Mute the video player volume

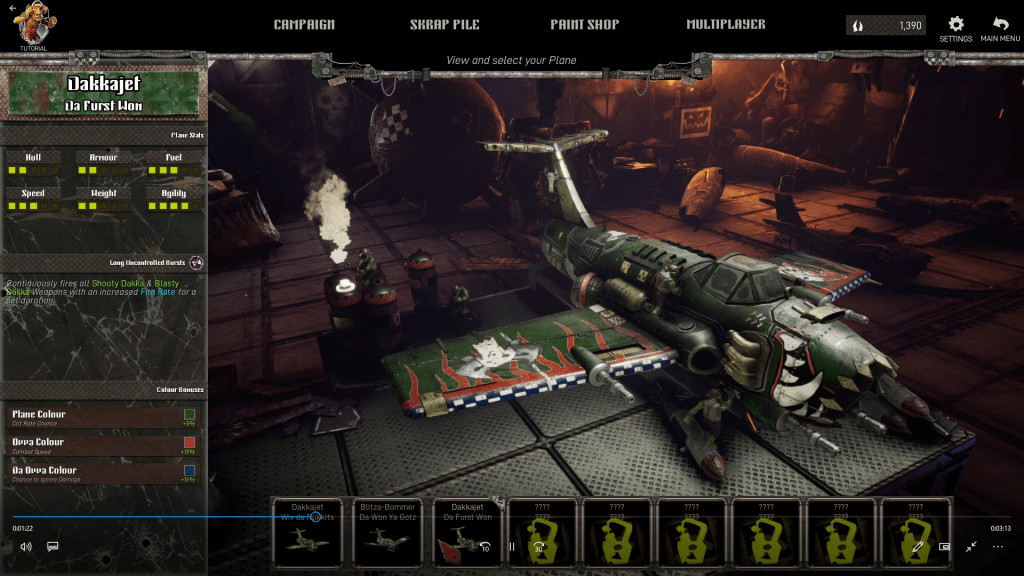pos(26,547)
